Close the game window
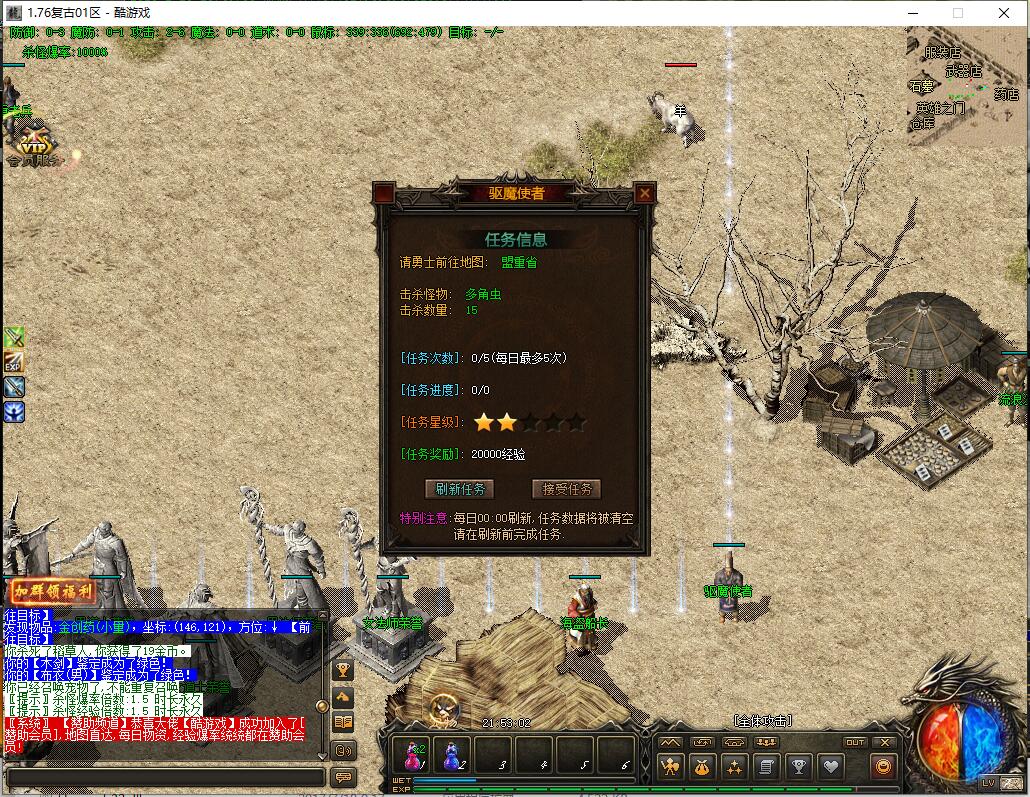The width and height of the screenshot is (1030, 797). 1004,13
